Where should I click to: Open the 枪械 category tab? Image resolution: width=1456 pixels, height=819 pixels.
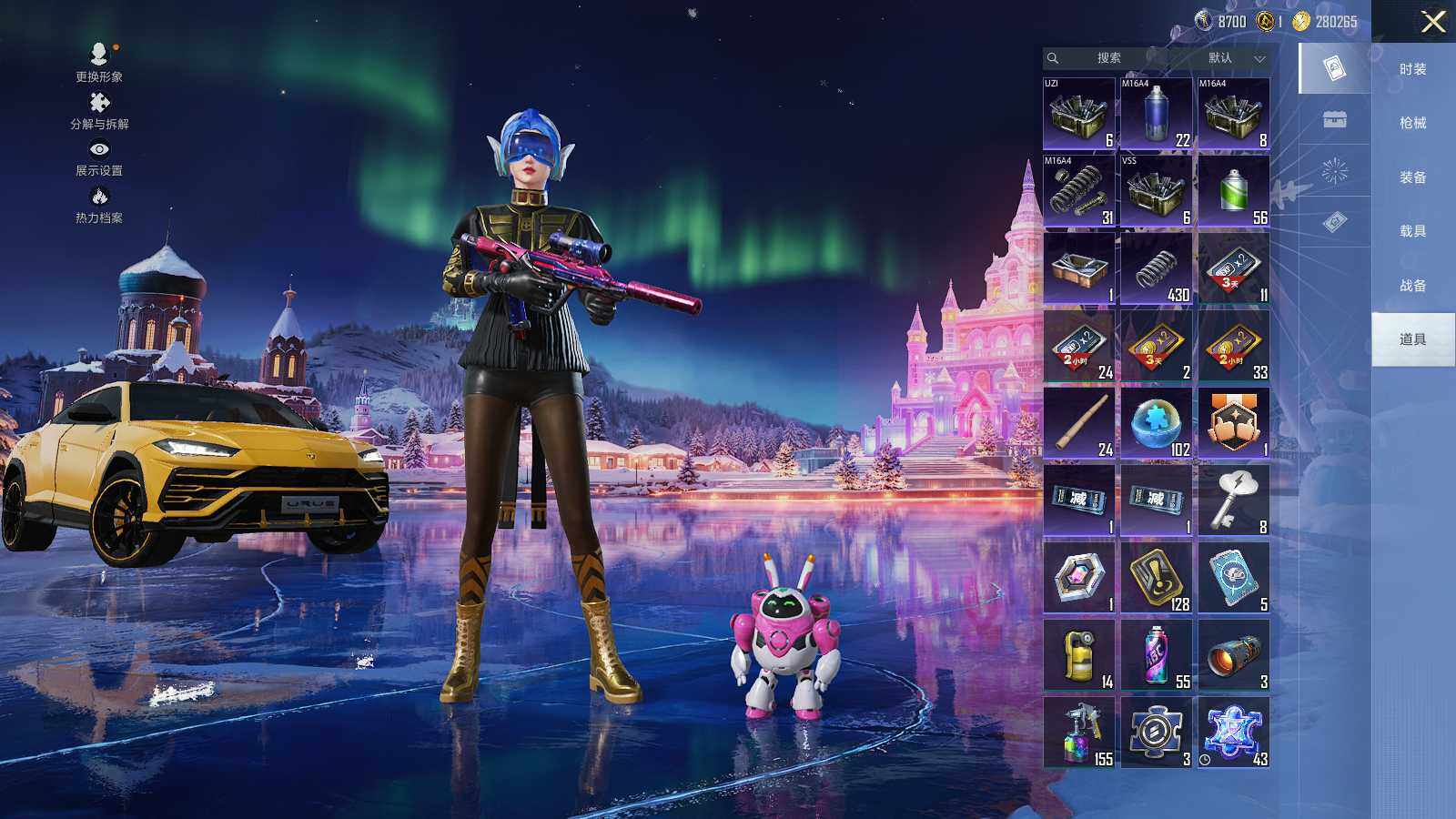point(1412,123)
